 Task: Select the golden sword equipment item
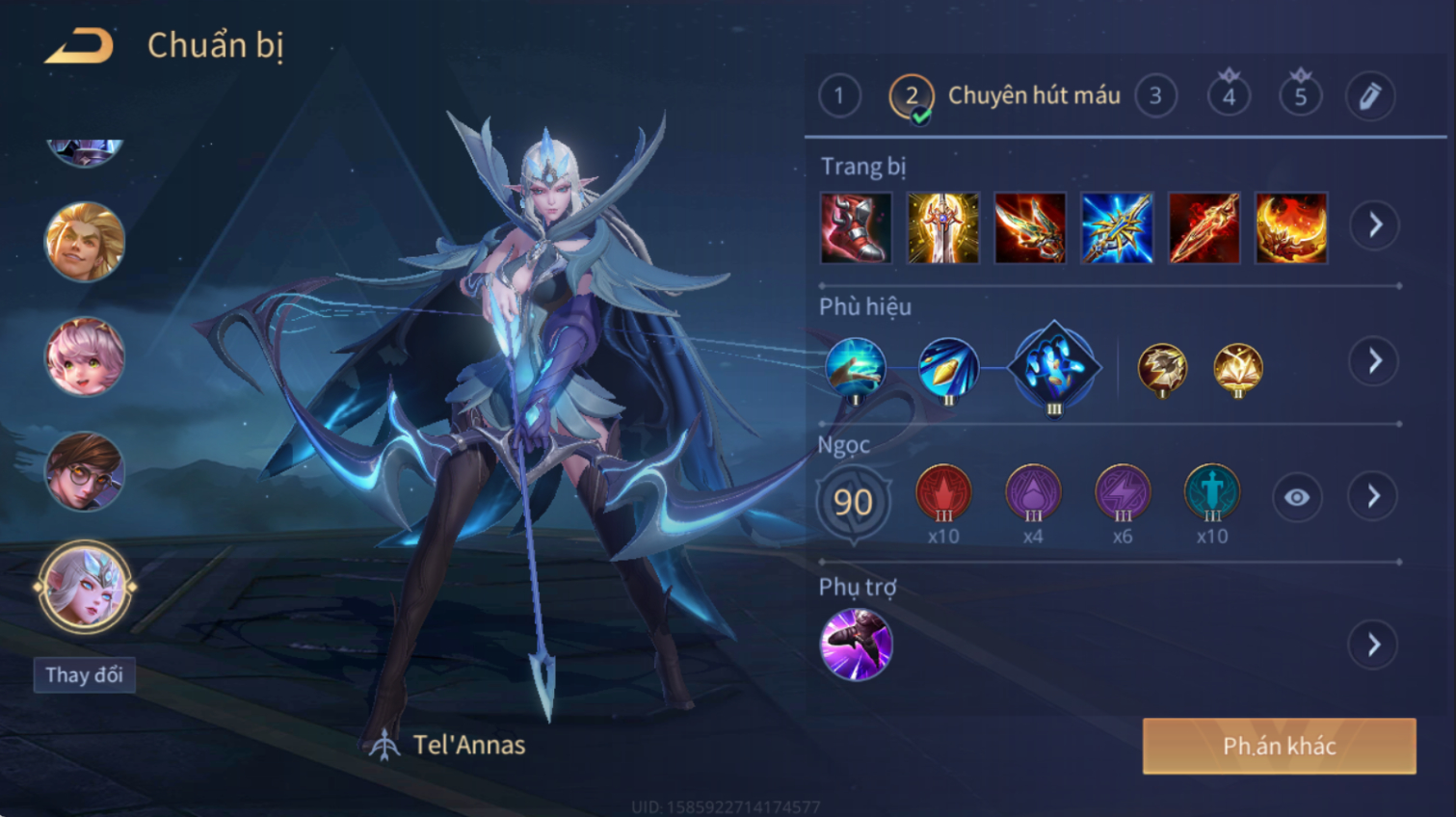point(943,228)
